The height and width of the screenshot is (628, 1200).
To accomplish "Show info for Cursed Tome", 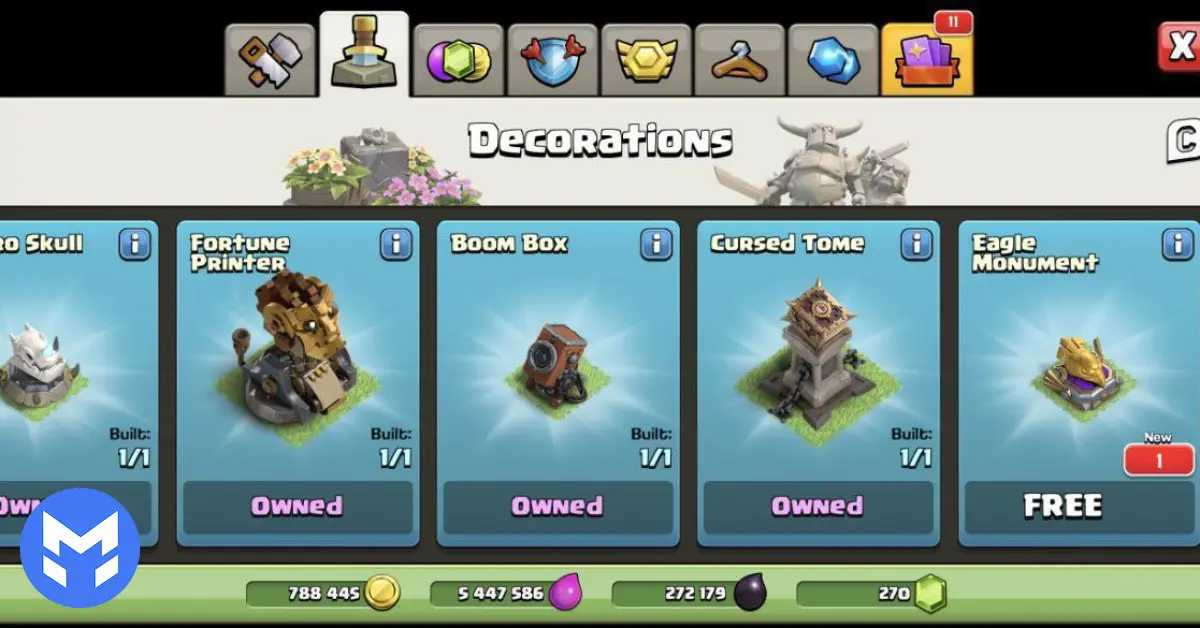I will [x=916, y=244].
